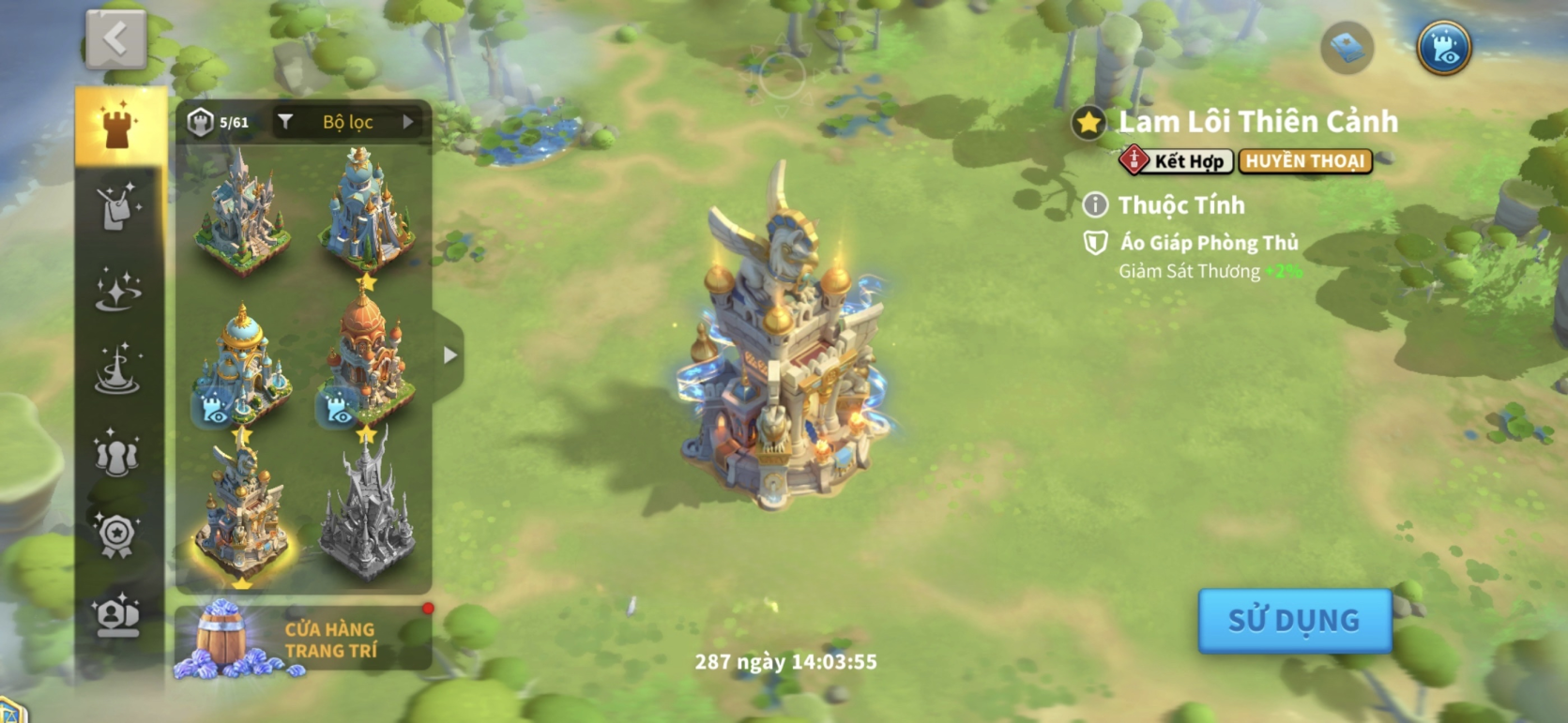The height and width of the screenshot is (723, 1568).
Task: Toggle the castle preview eye icon
Action: pos(1443,48)
